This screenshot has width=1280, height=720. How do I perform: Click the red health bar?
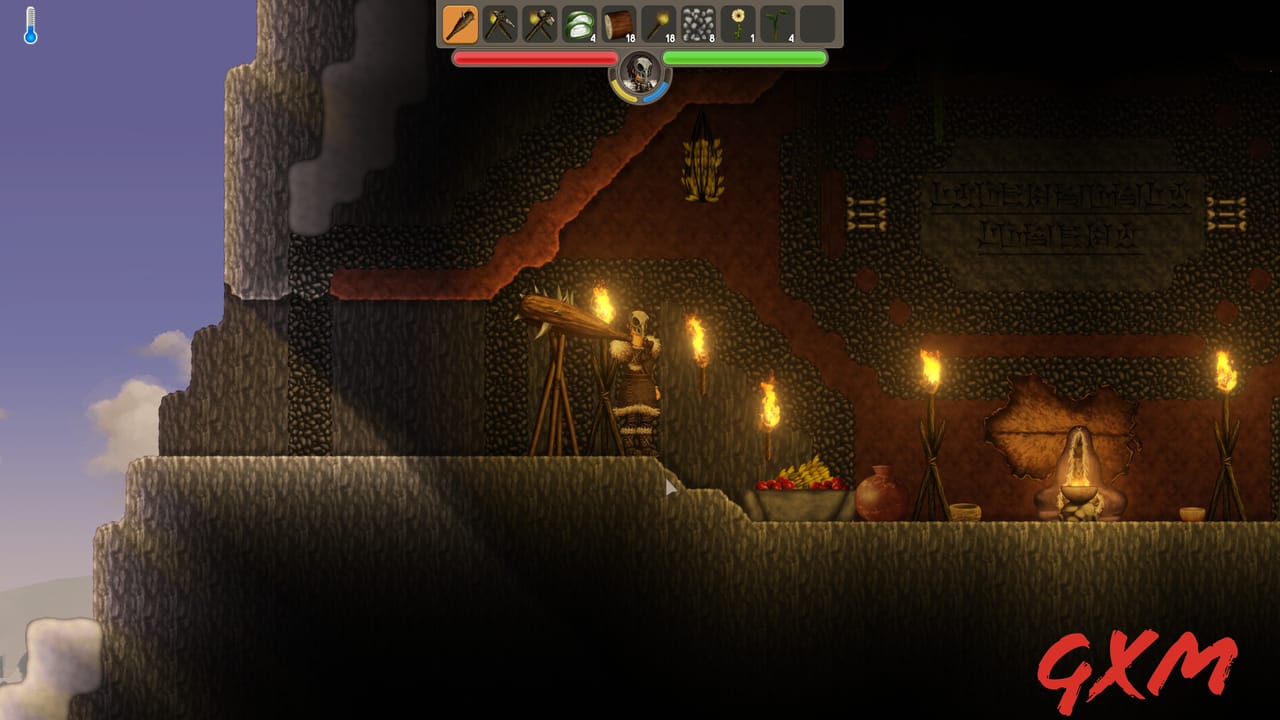coord(535,58)
